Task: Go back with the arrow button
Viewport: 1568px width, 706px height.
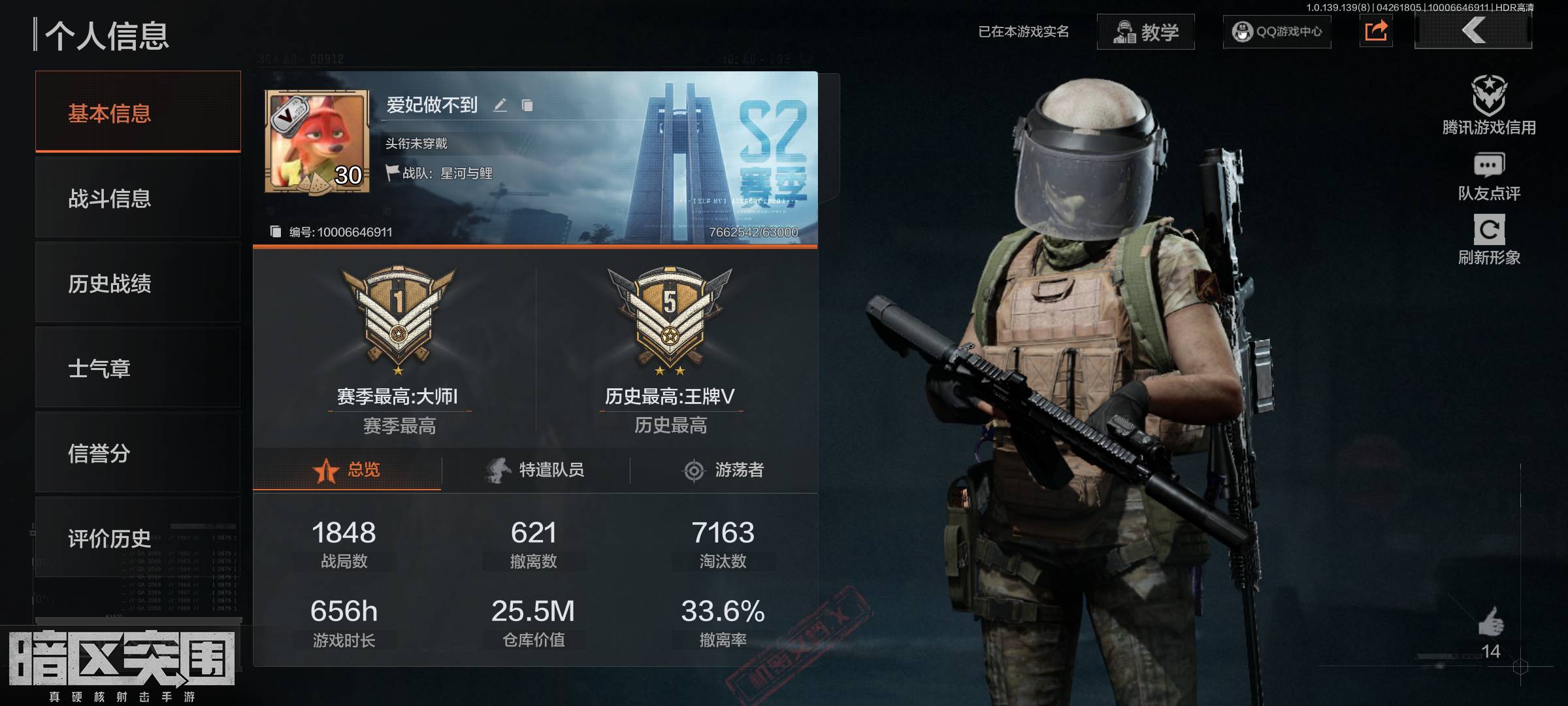Action: tap(1473, 31)
